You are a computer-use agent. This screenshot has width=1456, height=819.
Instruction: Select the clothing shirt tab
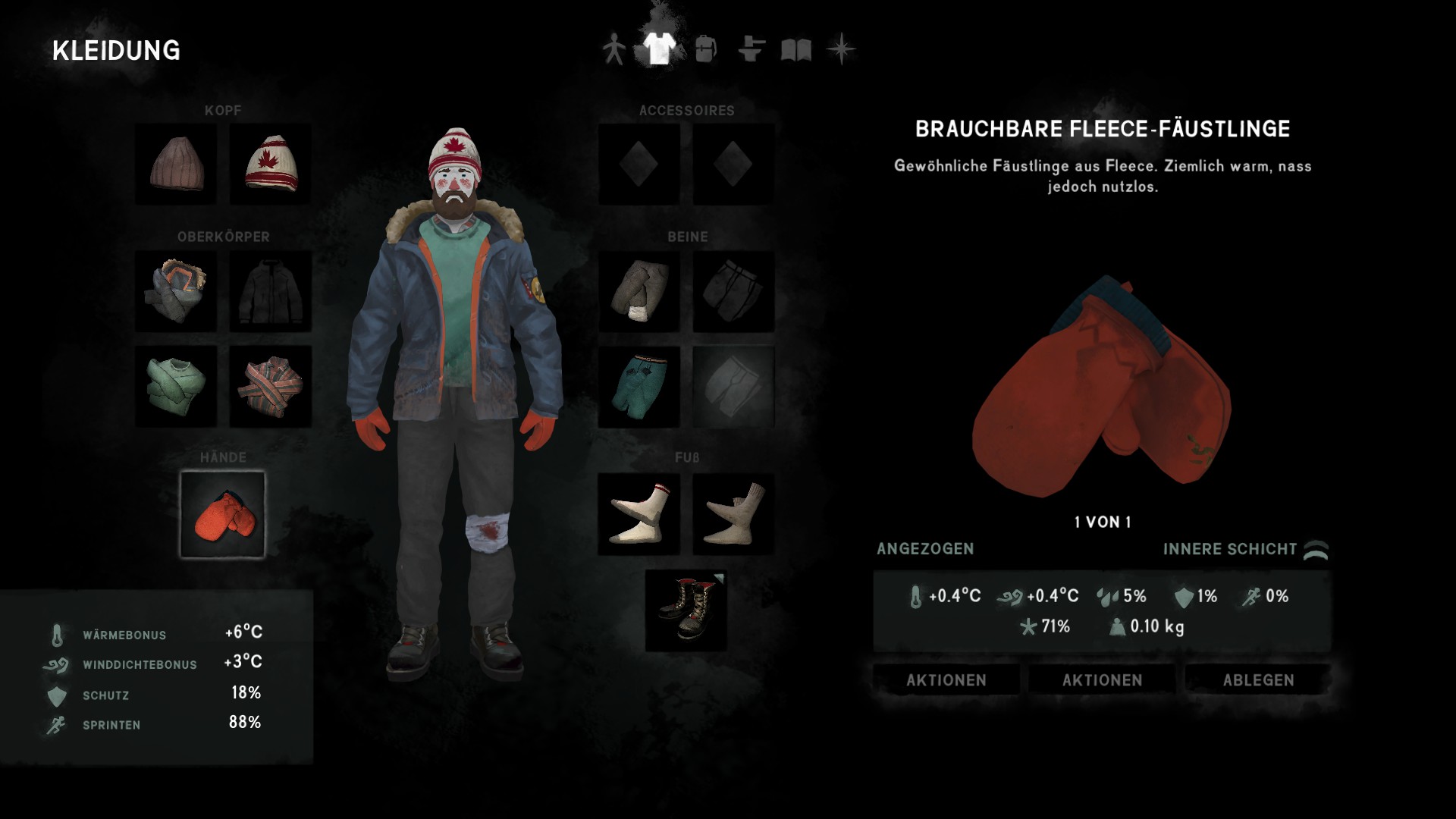(659, 49)
